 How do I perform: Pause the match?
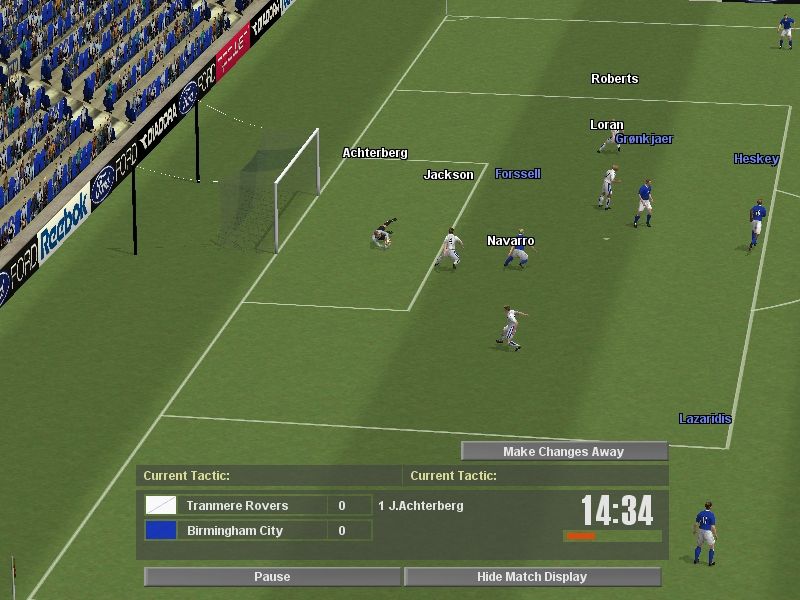(272, 577)
